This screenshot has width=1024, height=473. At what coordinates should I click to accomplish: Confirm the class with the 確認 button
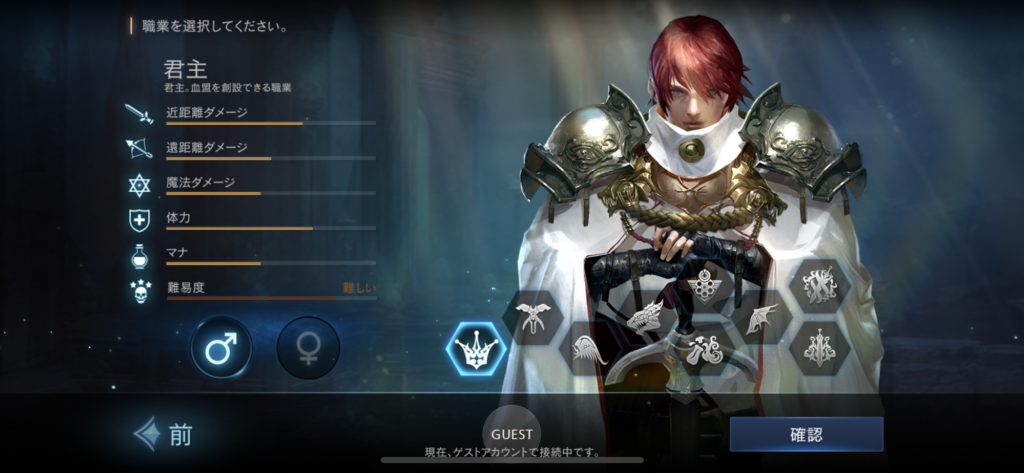point(806,434)
